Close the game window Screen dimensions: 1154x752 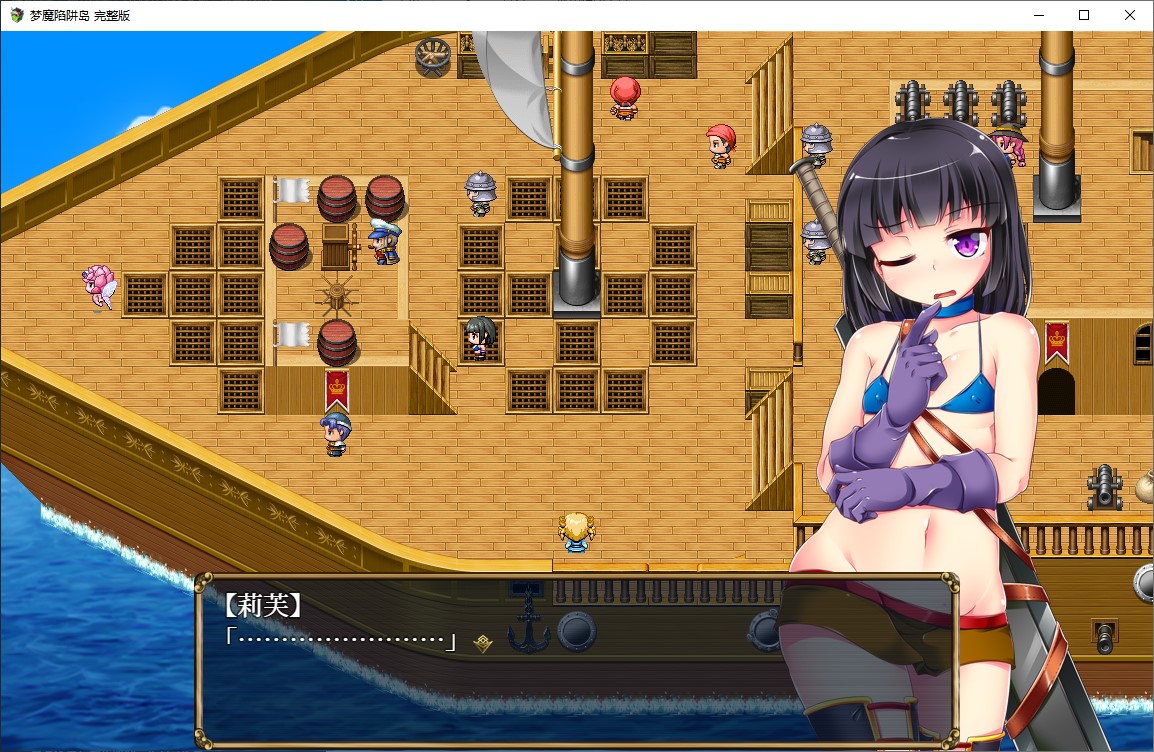[x=1130, y=15]
